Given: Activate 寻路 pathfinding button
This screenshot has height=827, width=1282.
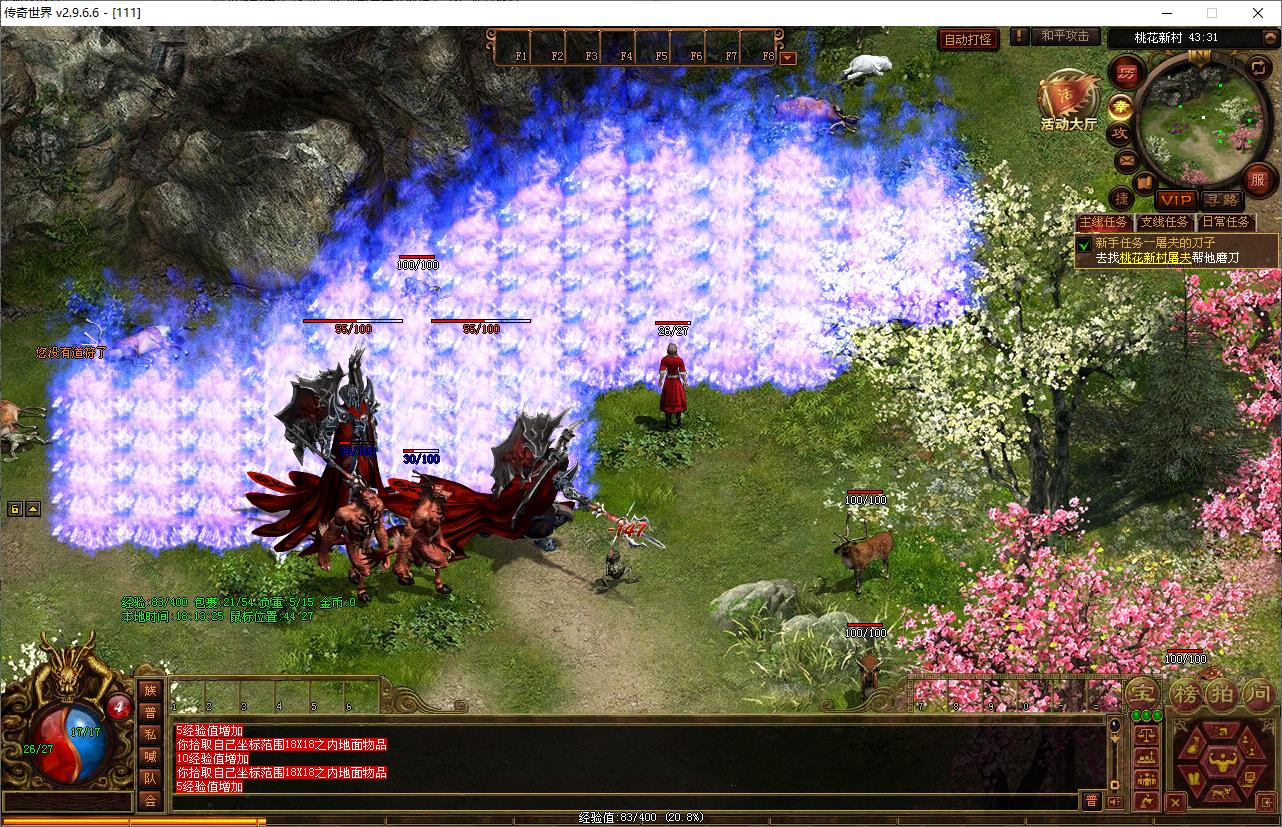Looking at the screenshot, I should pos(1220,200).
